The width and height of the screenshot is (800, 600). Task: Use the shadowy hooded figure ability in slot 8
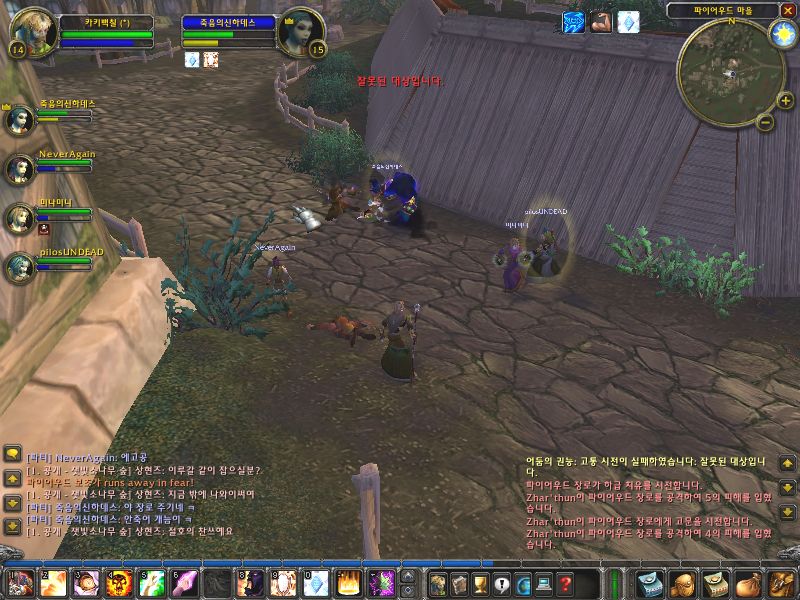249,582
